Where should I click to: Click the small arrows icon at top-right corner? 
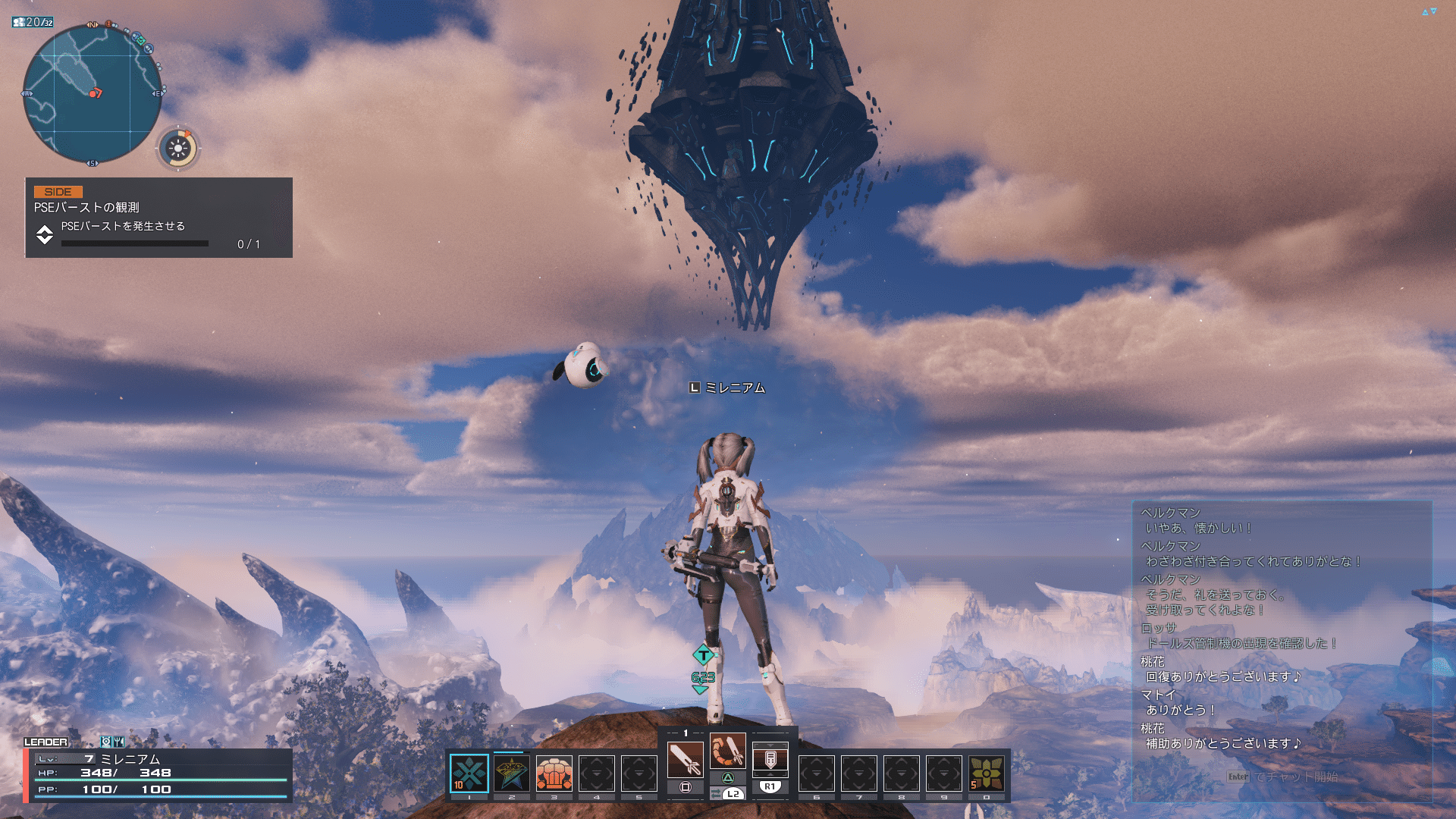1429,11
